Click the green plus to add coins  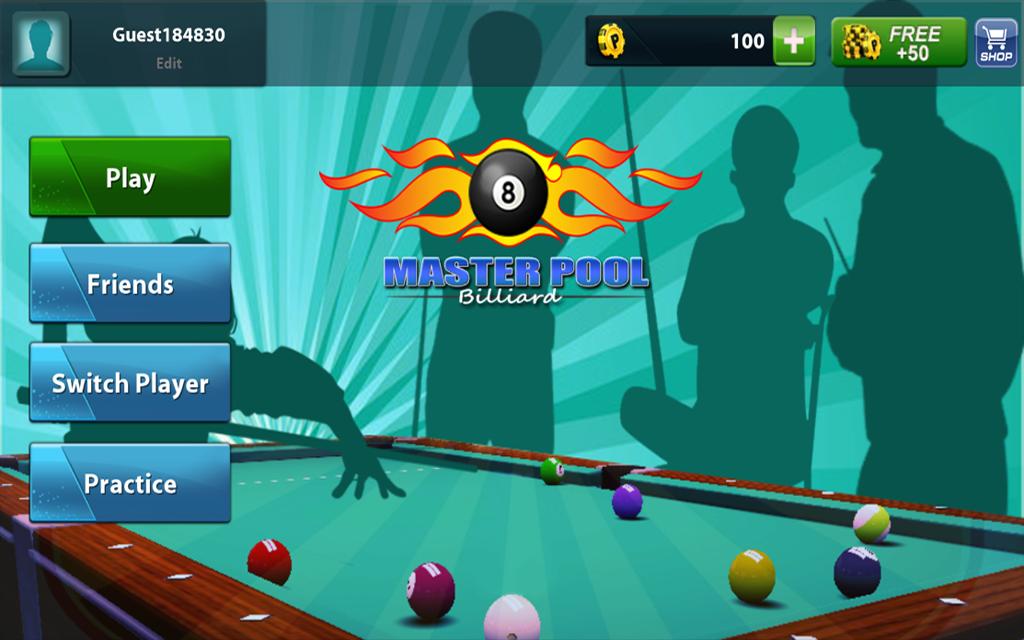(794, 41)
